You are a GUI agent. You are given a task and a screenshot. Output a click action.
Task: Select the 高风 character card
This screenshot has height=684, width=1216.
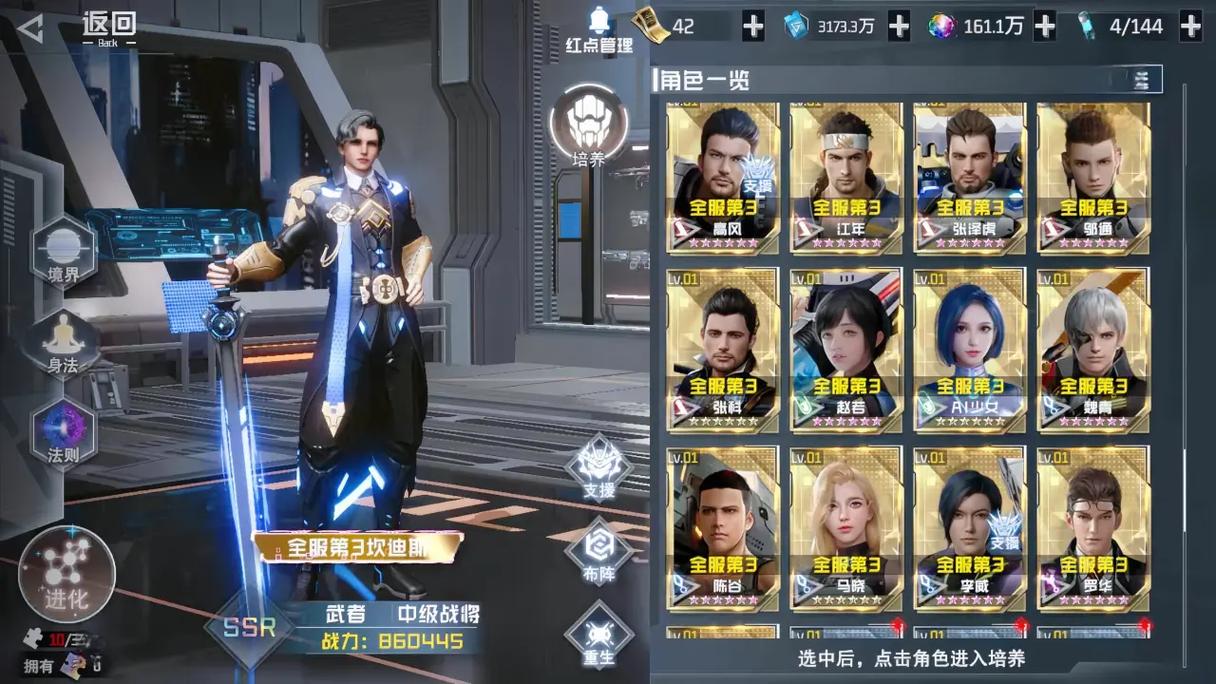[723, 177]
